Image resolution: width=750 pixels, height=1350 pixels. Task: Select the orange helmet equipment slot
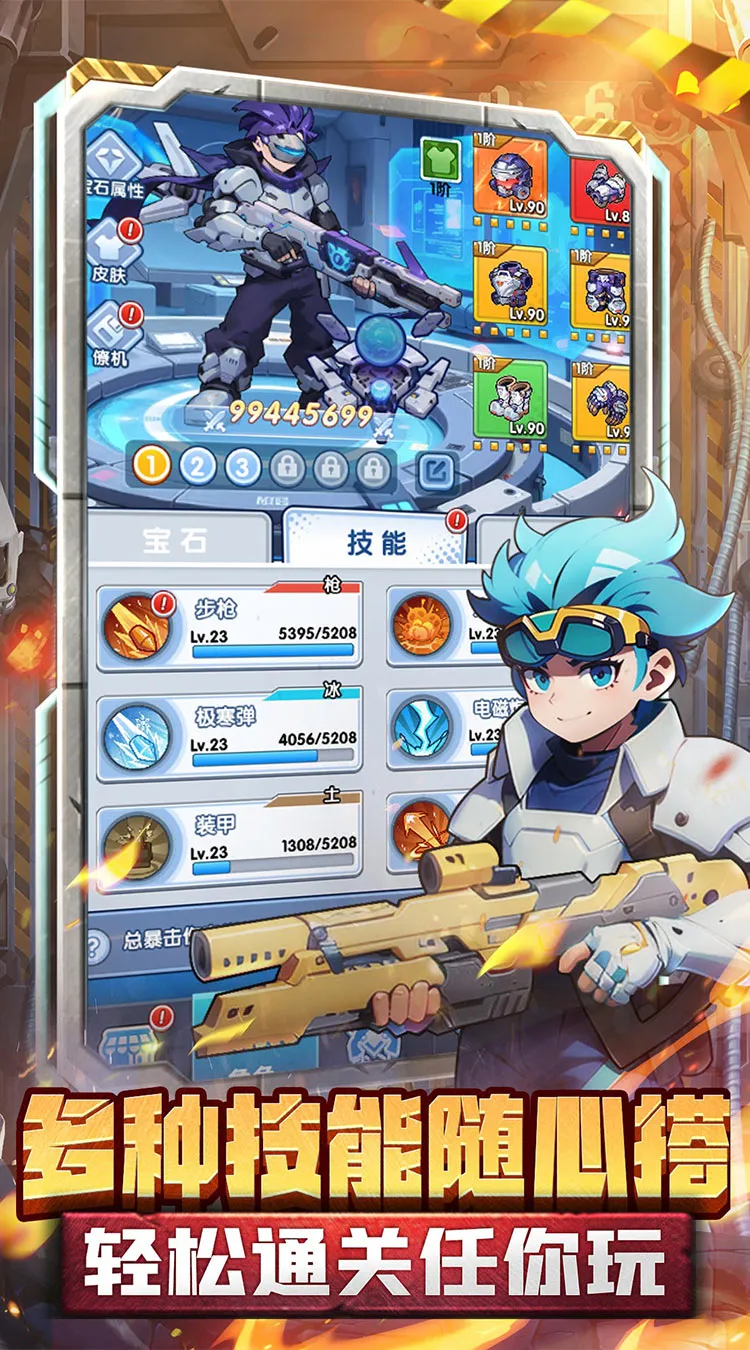[x=510, y=182]
